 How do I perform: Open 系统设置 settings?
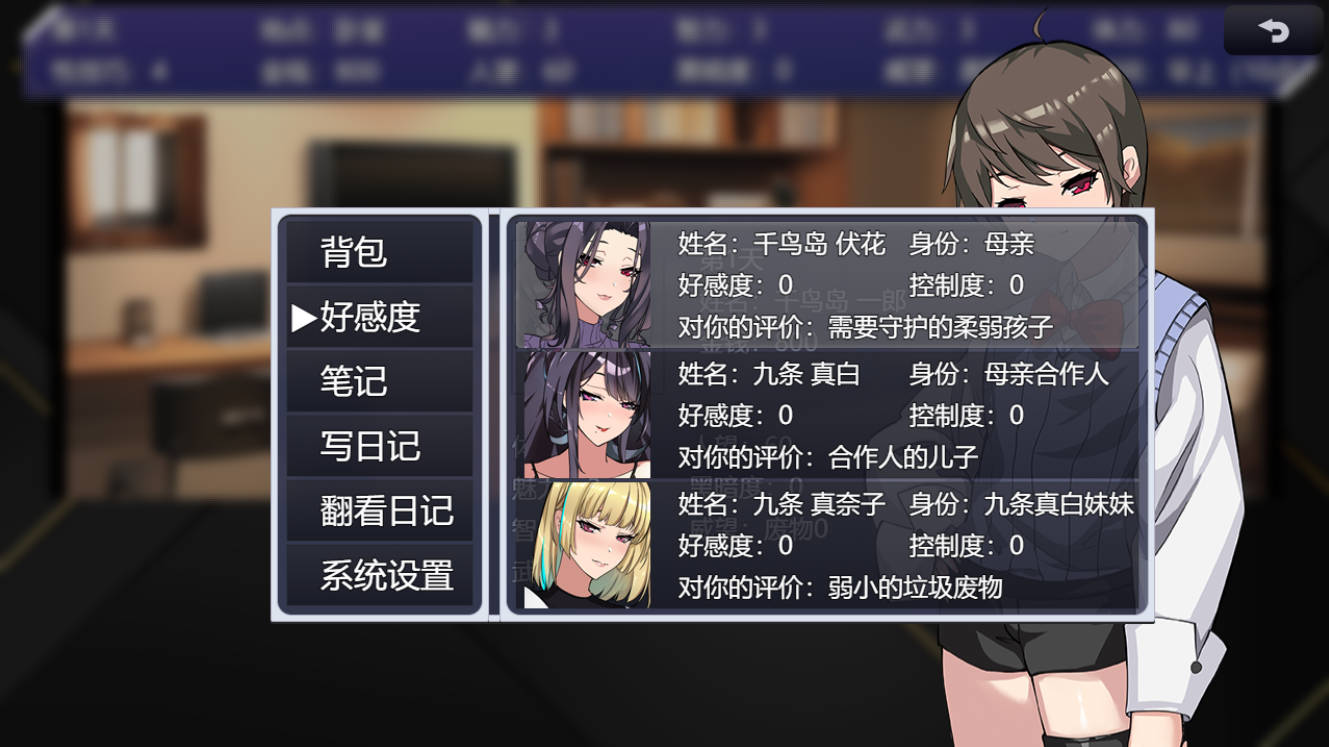(380, 576)
